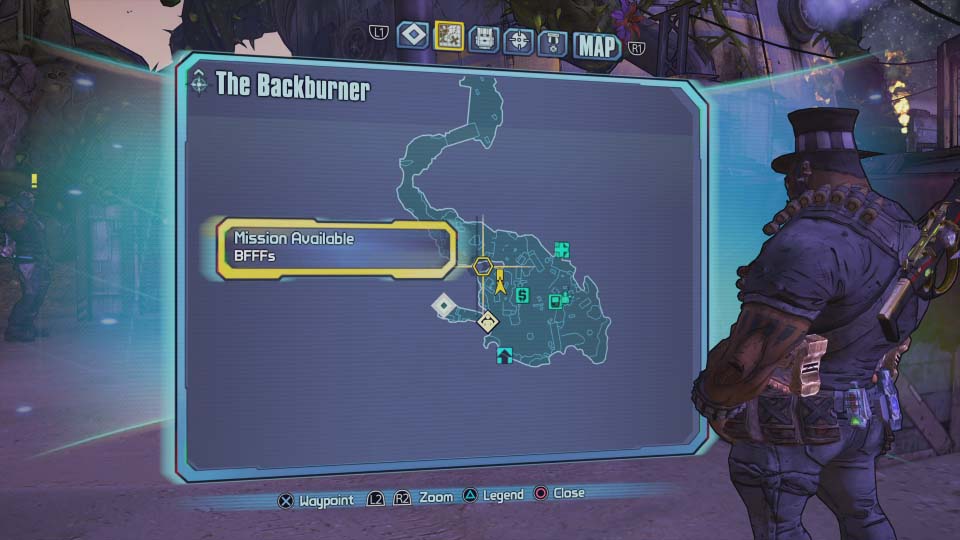This screenshot has width=960, height=540.
Task: Click the yellow player arrow on the map
Action: tap(500, 286)
